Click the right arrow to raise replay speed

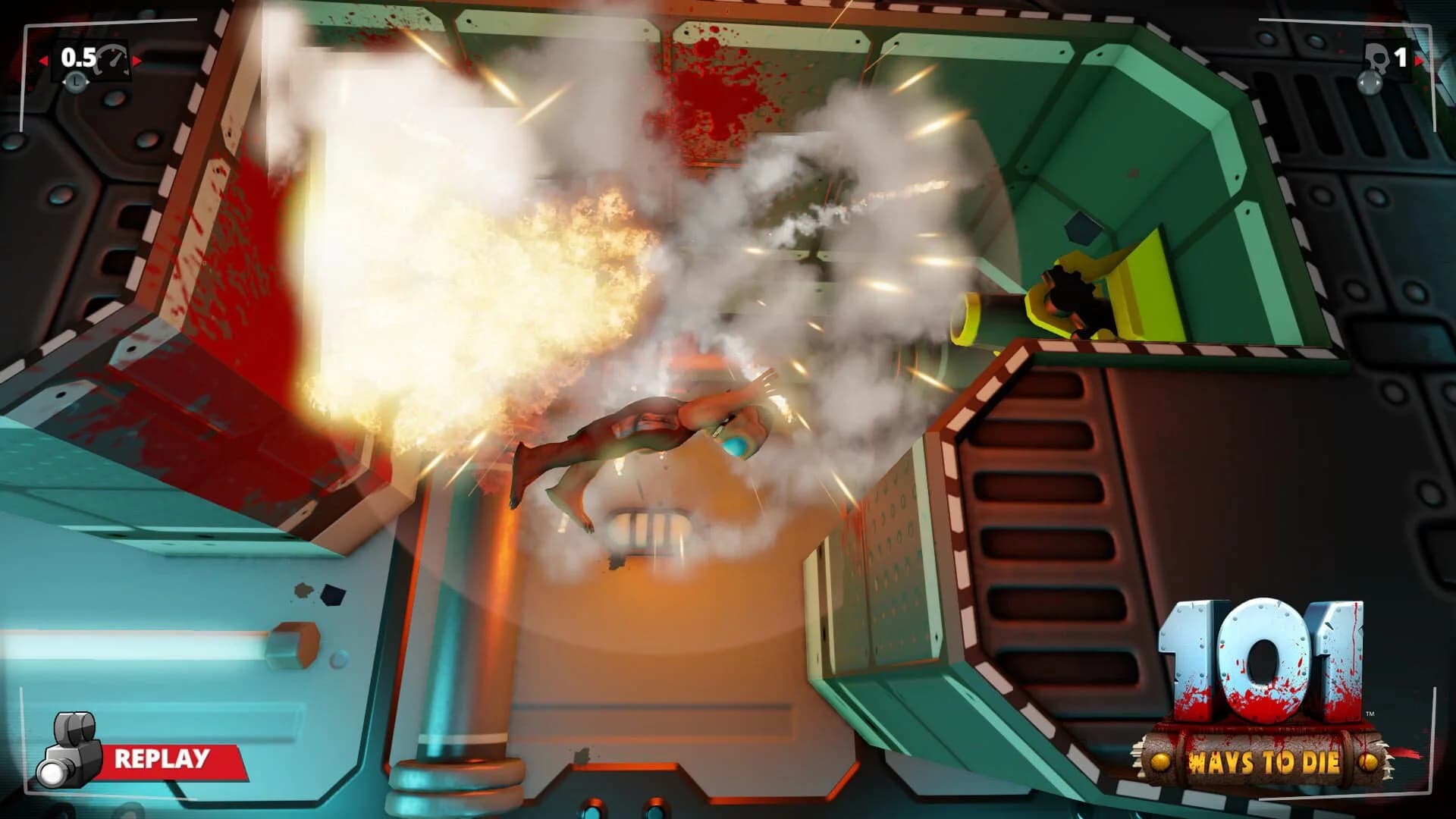point(137,60)
